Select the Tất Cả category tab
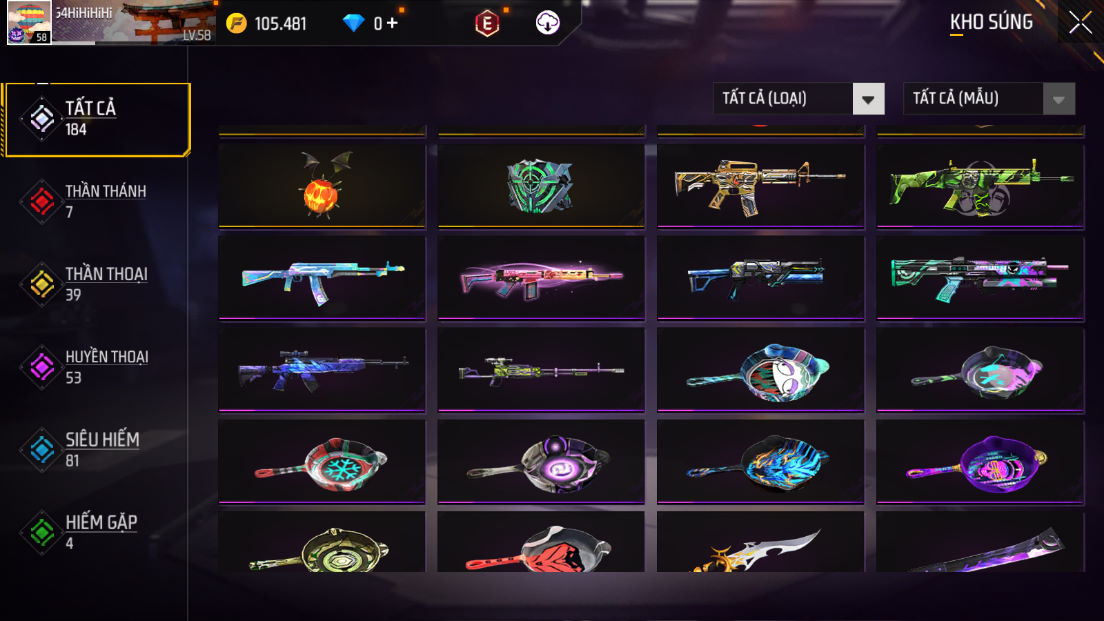Screen dimensions: 1104x621 [97, 119]
